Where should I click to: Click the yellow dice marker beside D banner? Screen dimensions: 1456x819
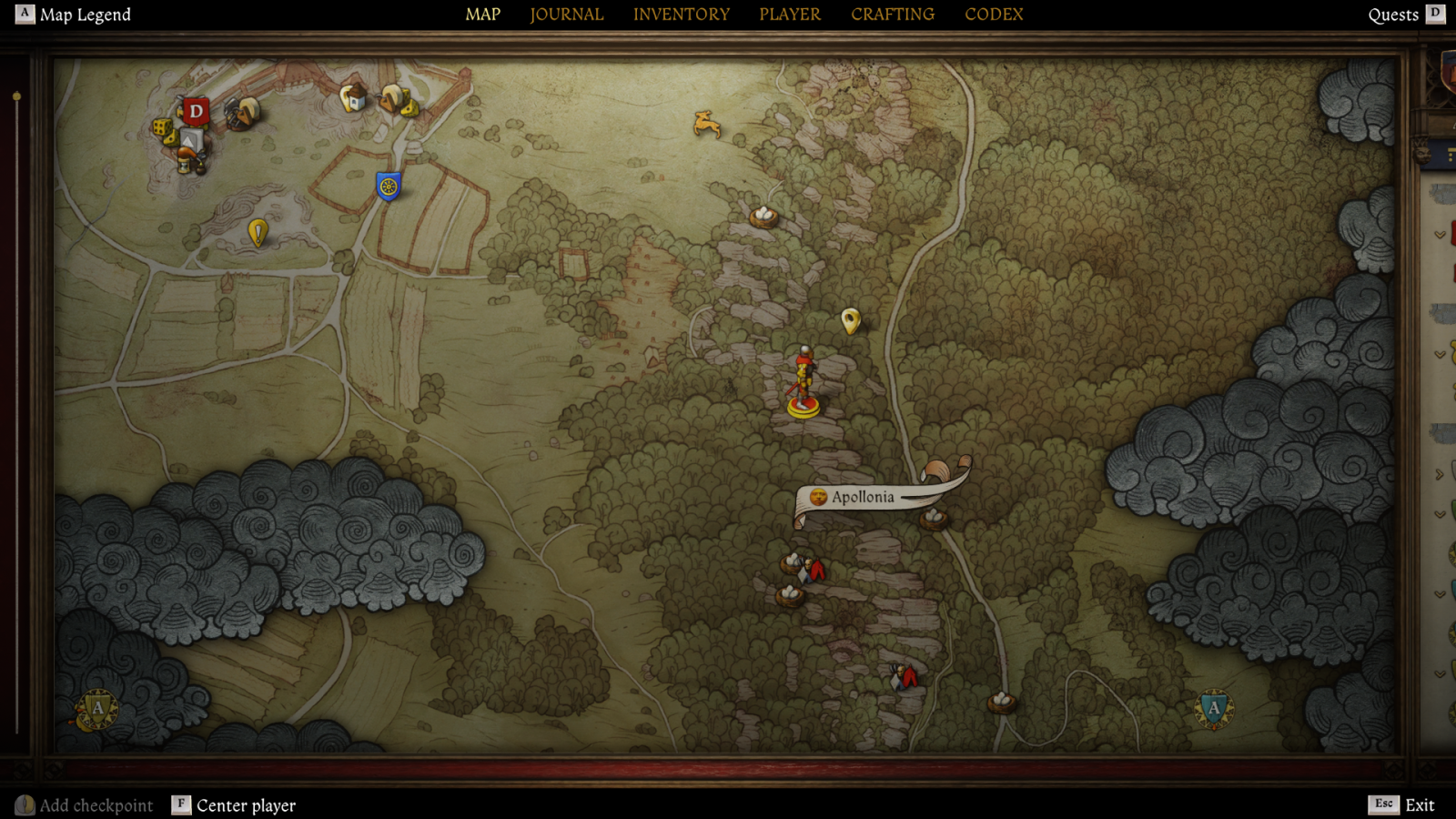pos(164,129)
